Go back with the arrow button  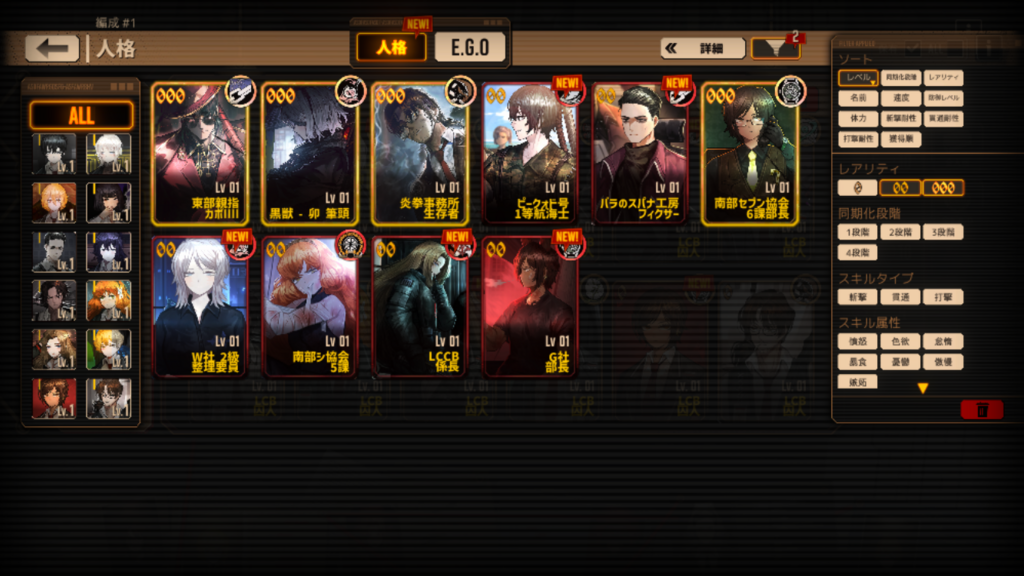52,48
